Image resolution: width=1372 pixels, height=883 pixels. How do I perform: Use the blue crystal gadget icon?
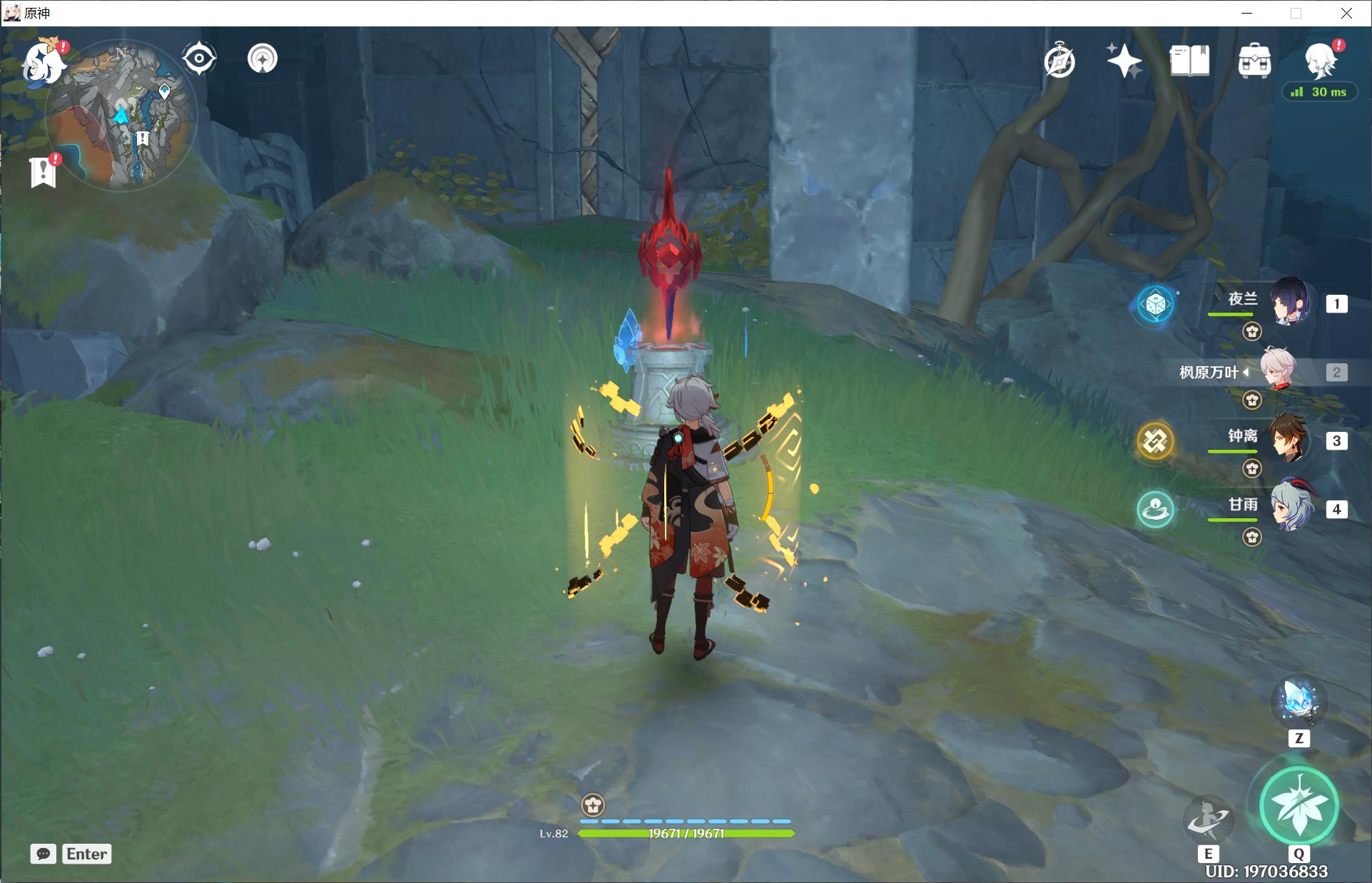1299,701
